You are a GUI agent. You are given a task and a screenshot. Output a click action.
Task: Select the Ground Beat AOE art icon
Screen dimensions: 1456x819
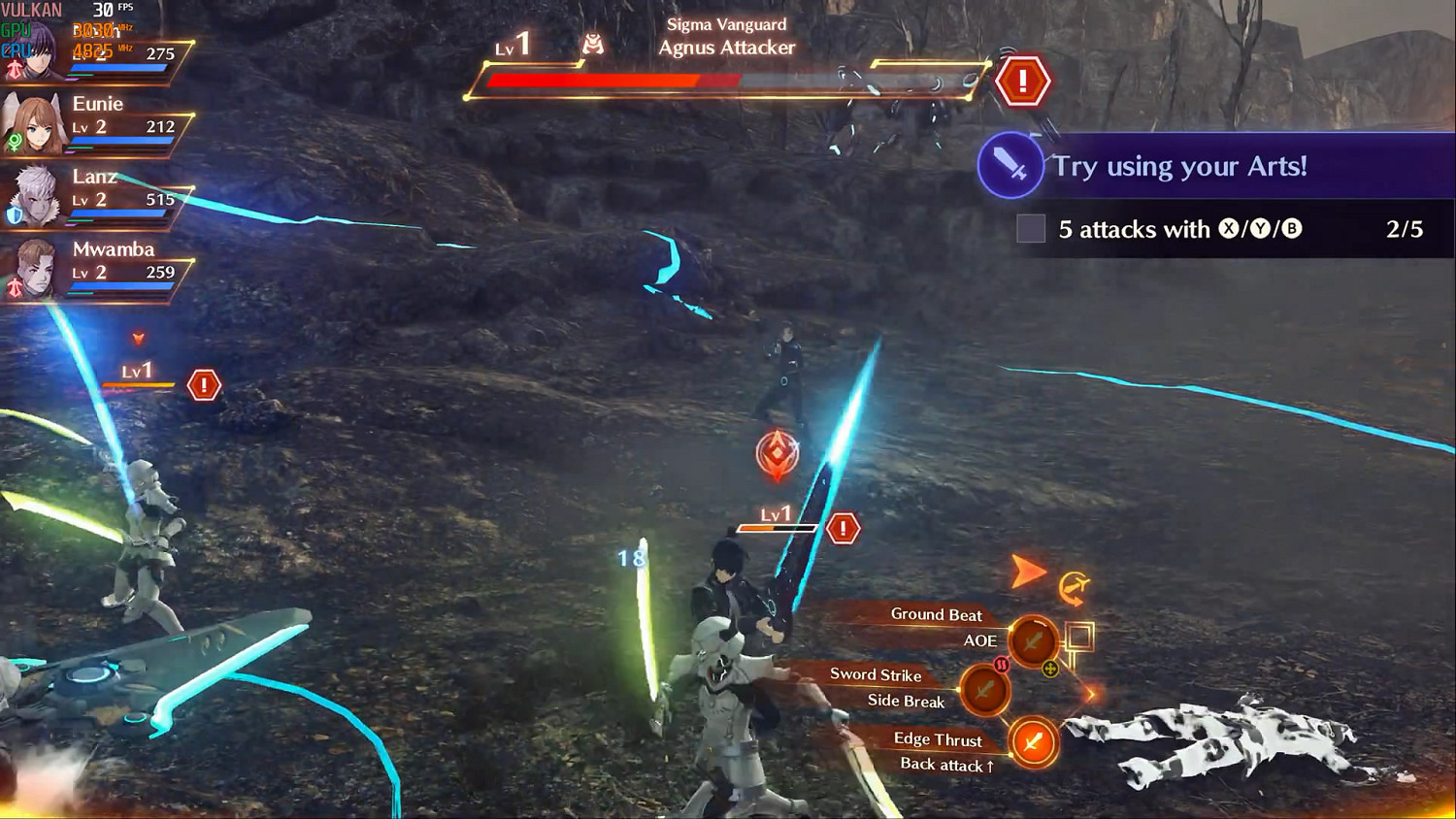[x=1032, y=640]
